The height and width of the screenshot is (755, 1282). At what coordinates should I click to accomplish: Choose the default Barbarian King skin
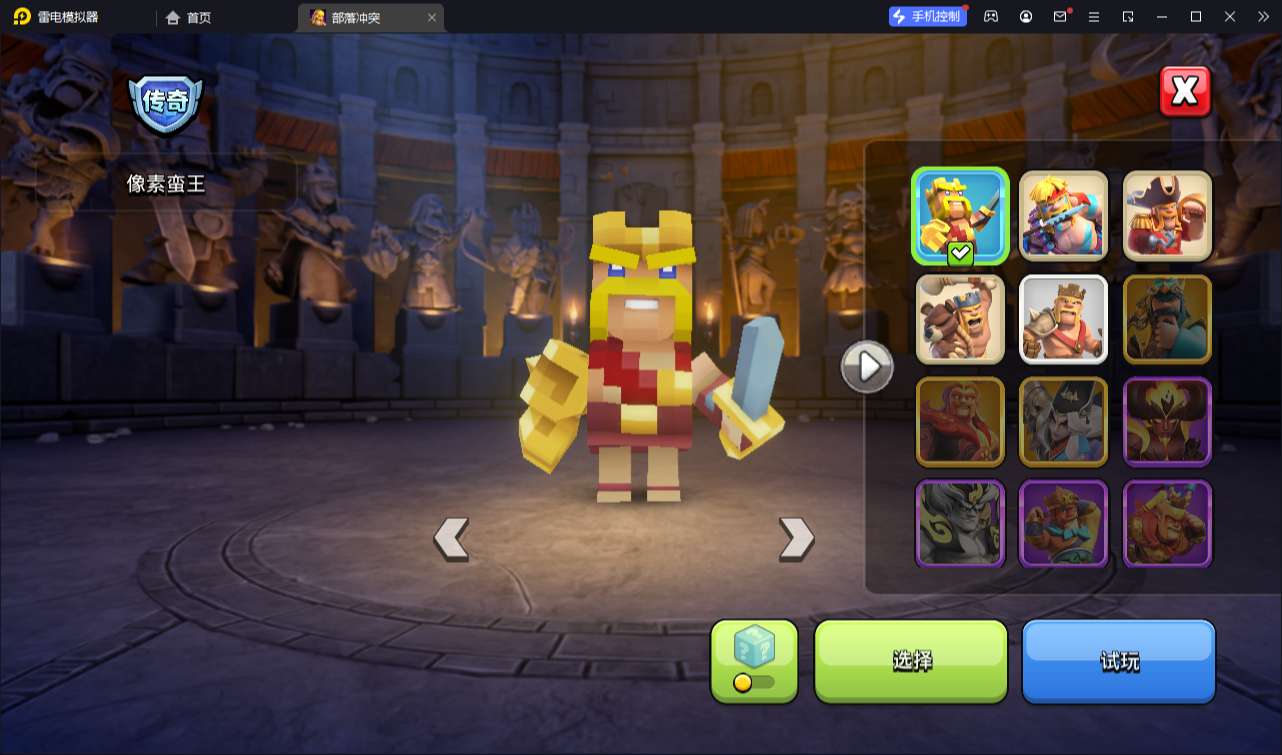tap(1063, 320)
